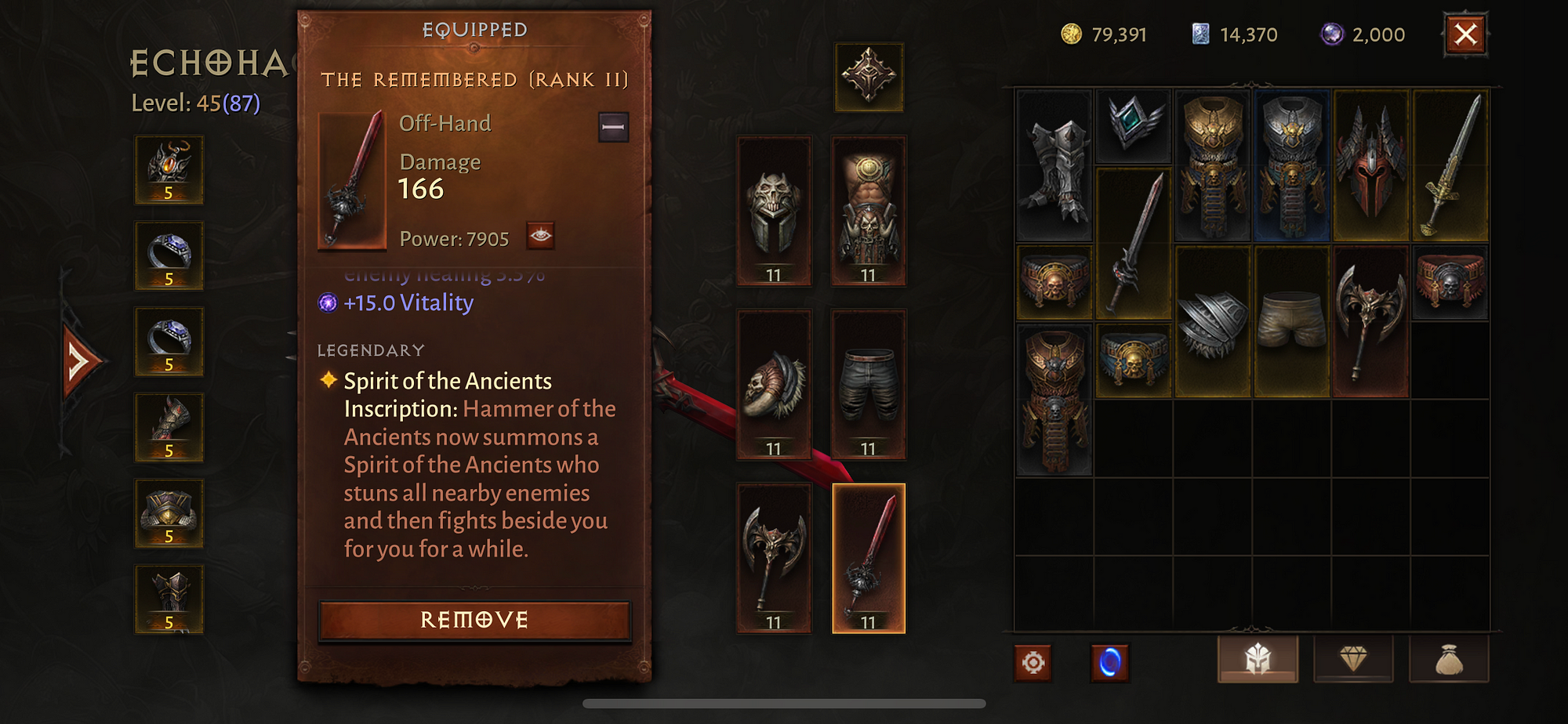
Task: Select the golden greatsword in inventory
Action: [x=1450, y=165]
